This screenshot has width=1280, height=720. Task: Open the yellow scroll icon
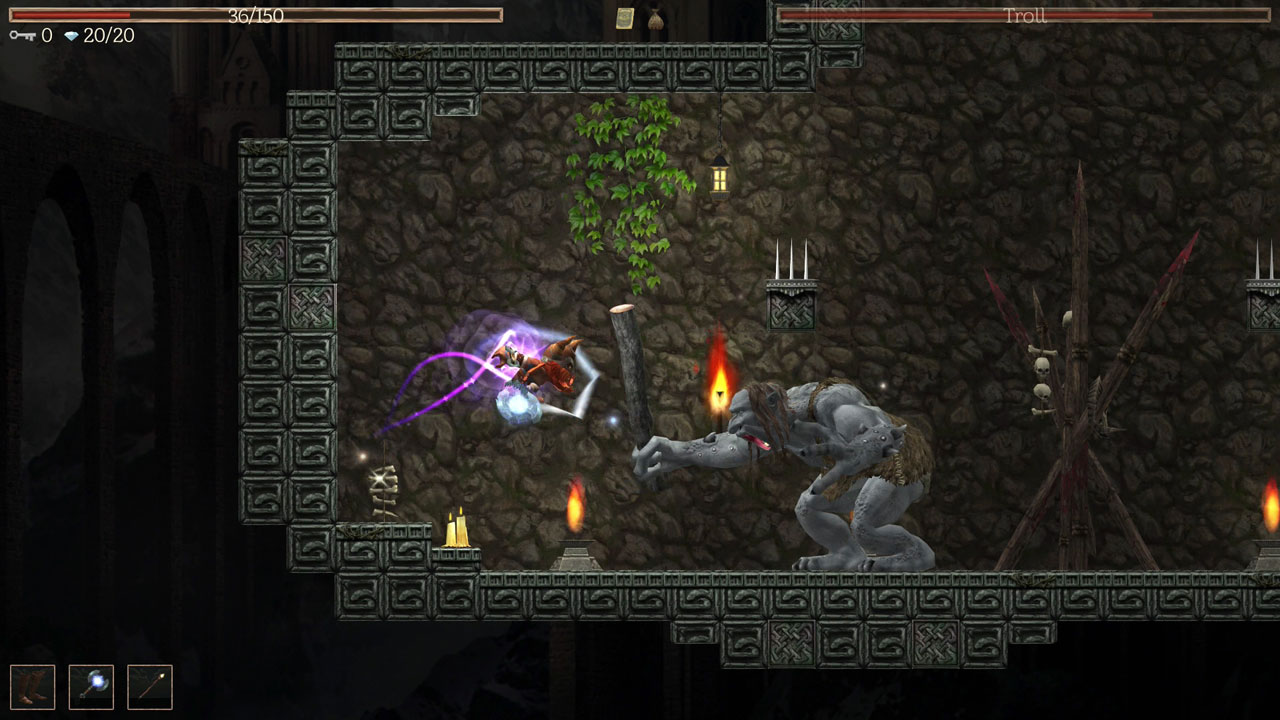pyautogui.click(x=625, y=18)
